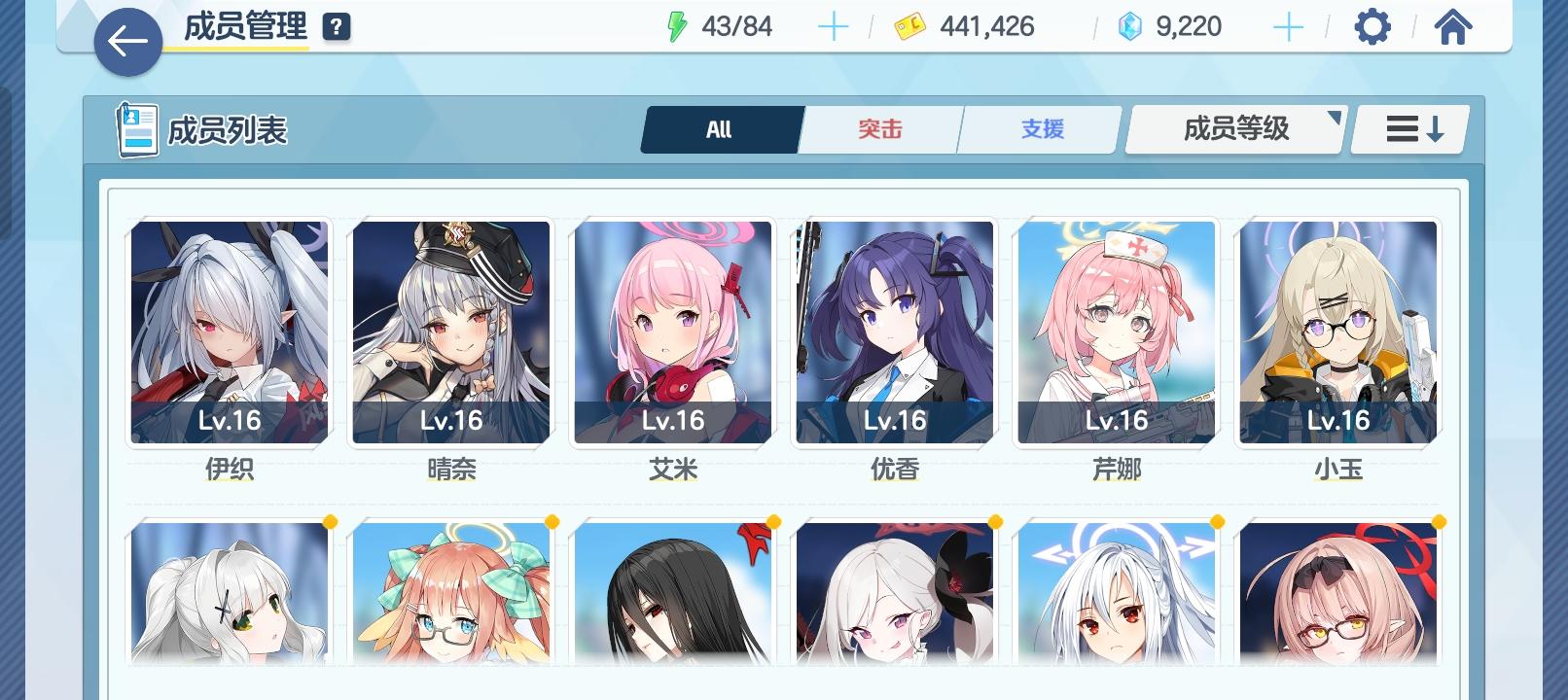Open the settings gear icon
The width and height of the screenshot is (1568, 700).
pos(1372,26)
